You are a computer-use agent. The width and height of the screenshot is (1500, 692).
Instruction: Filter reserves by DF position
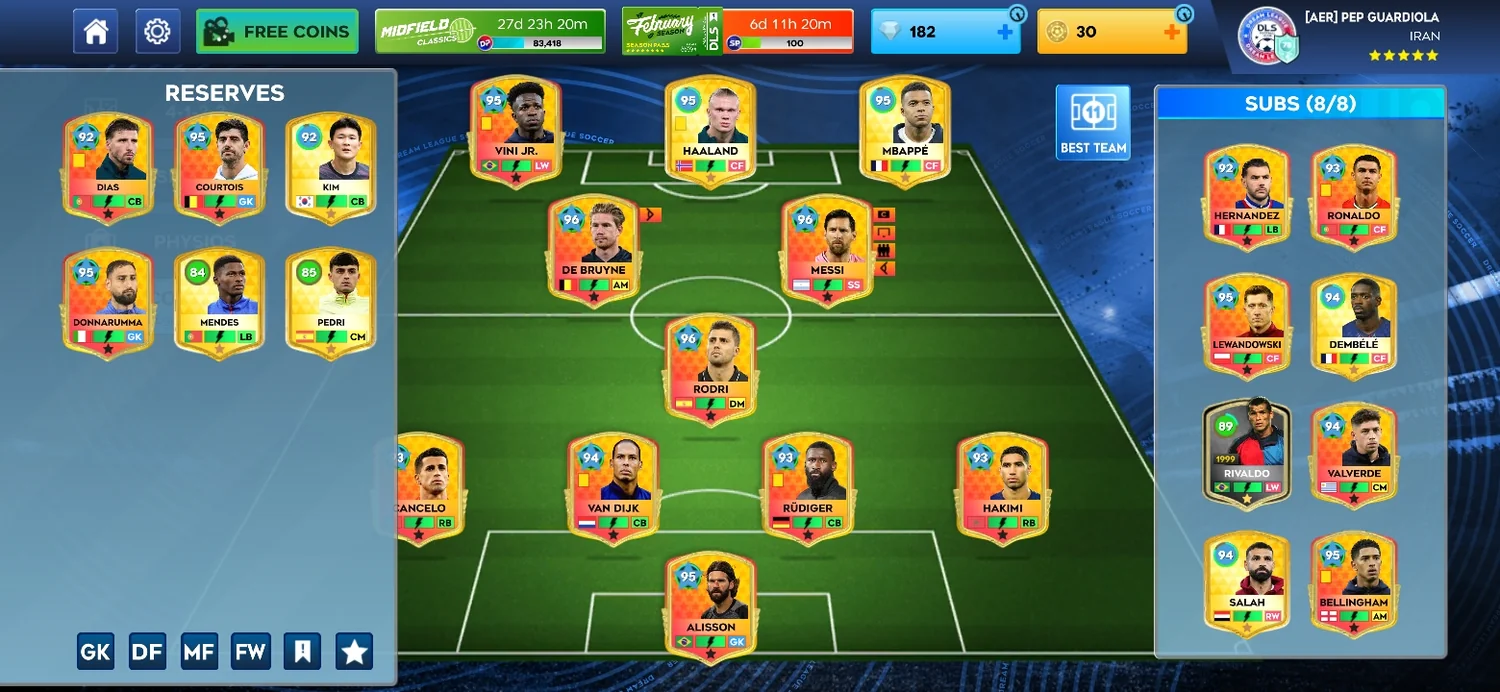click(x=147, y=652)
